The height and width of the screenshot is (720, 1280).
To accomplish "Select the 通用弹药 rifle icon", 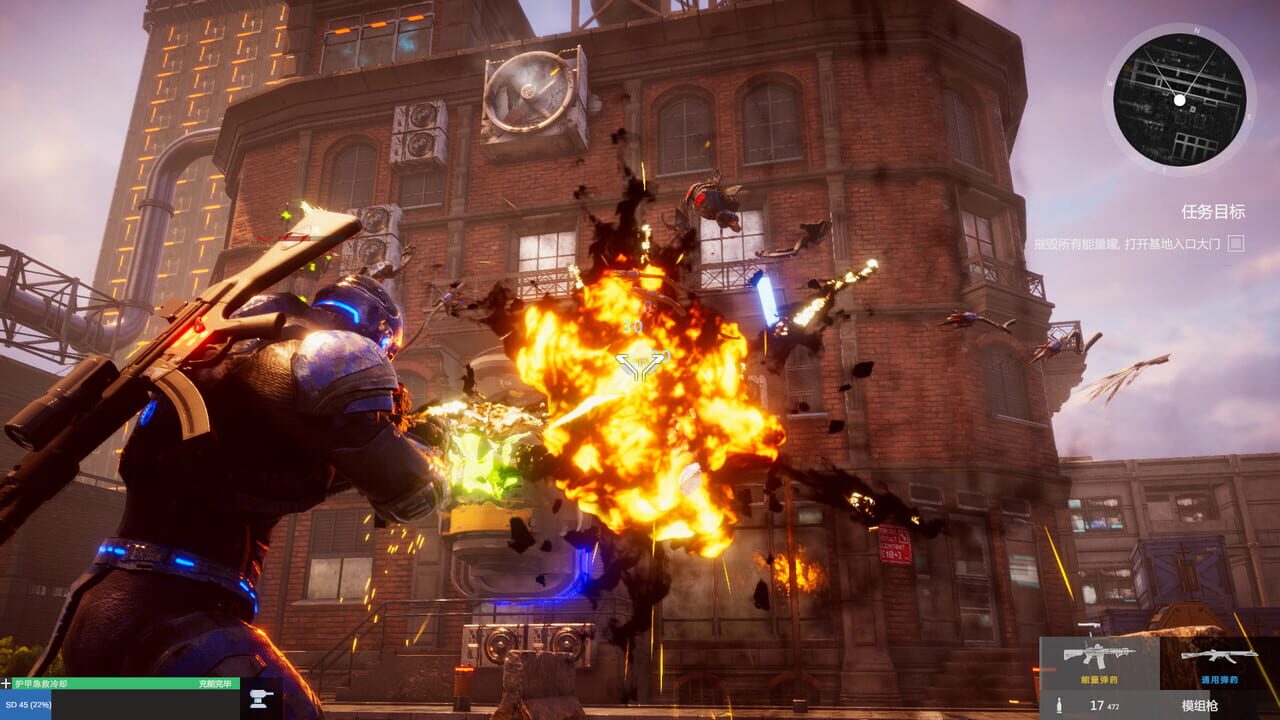I will pyautogui.click(x=1219, y=655).
